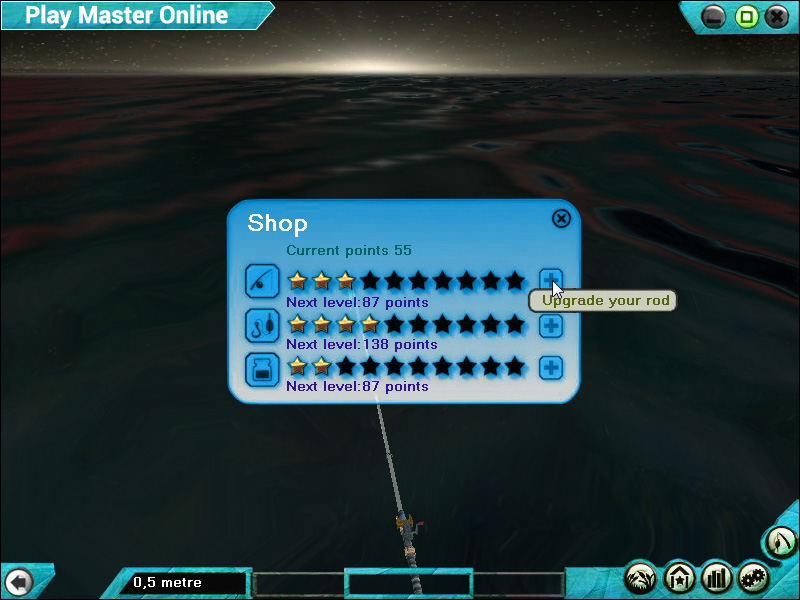This screenshot has width=800, height=600.
Task: Upgrade the rod with the plus button
Action: 551,280
